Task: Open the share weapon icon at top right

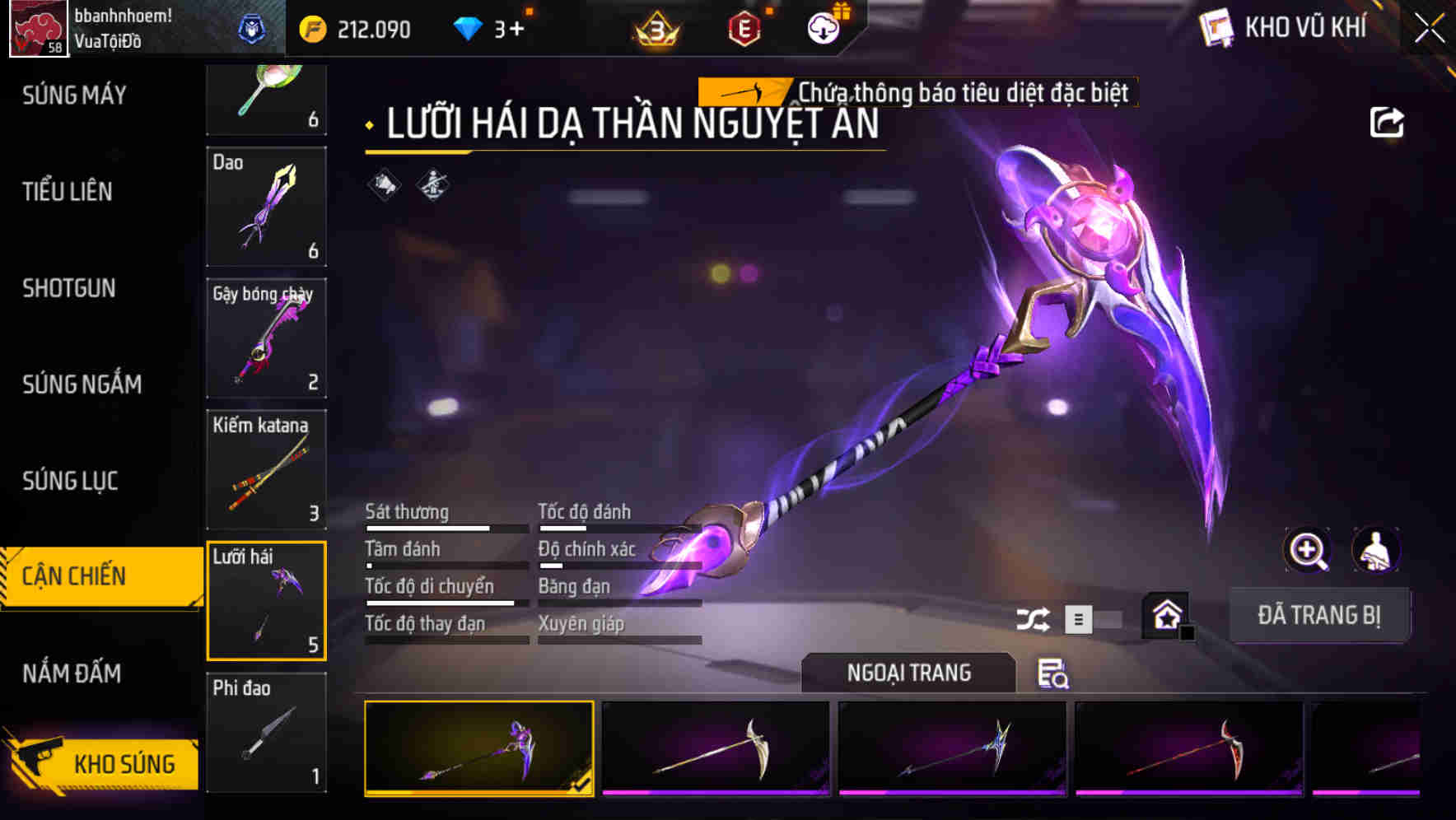Action: tap(1388, 121)
